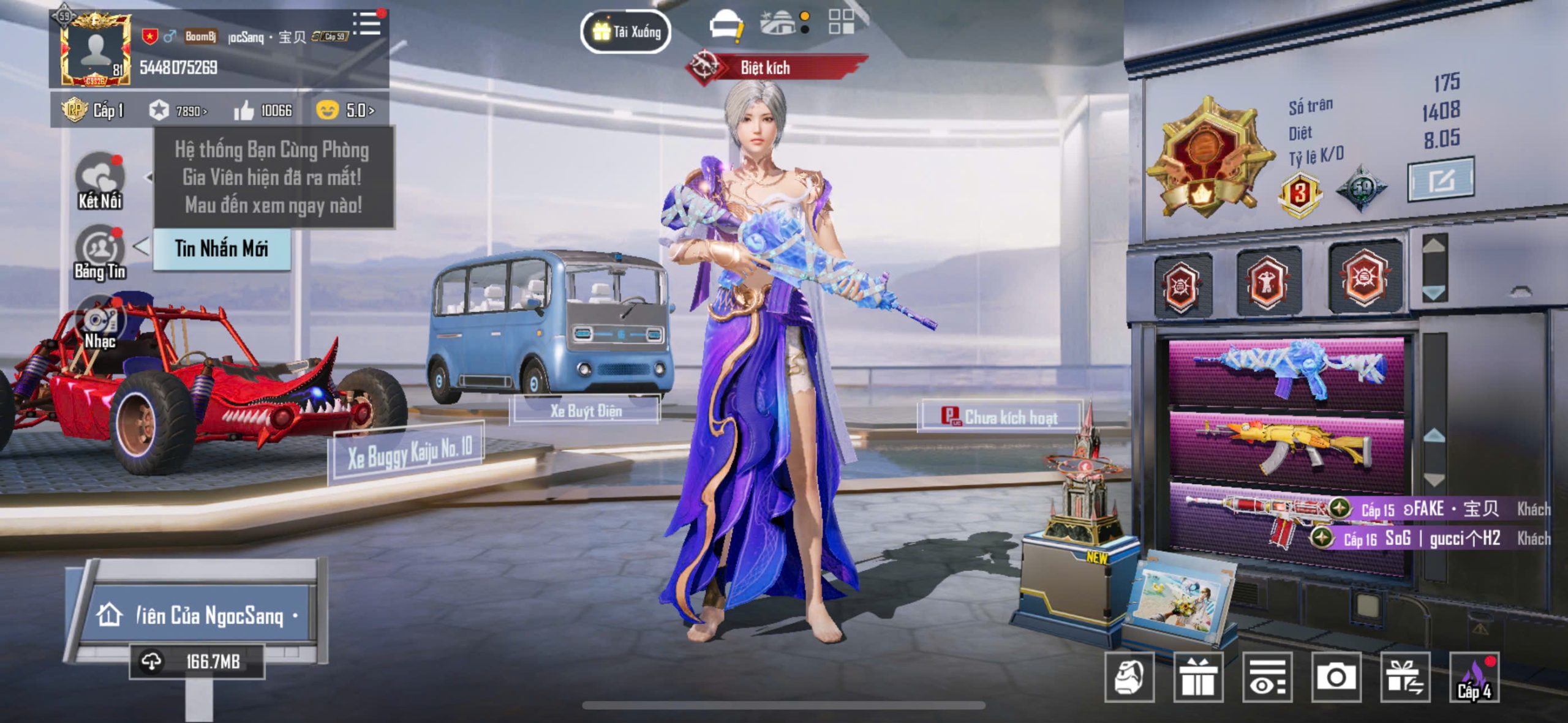Click the 166.7MB cloud download button
Viewport: 1568px width, 723px height.
pos(197,662)
